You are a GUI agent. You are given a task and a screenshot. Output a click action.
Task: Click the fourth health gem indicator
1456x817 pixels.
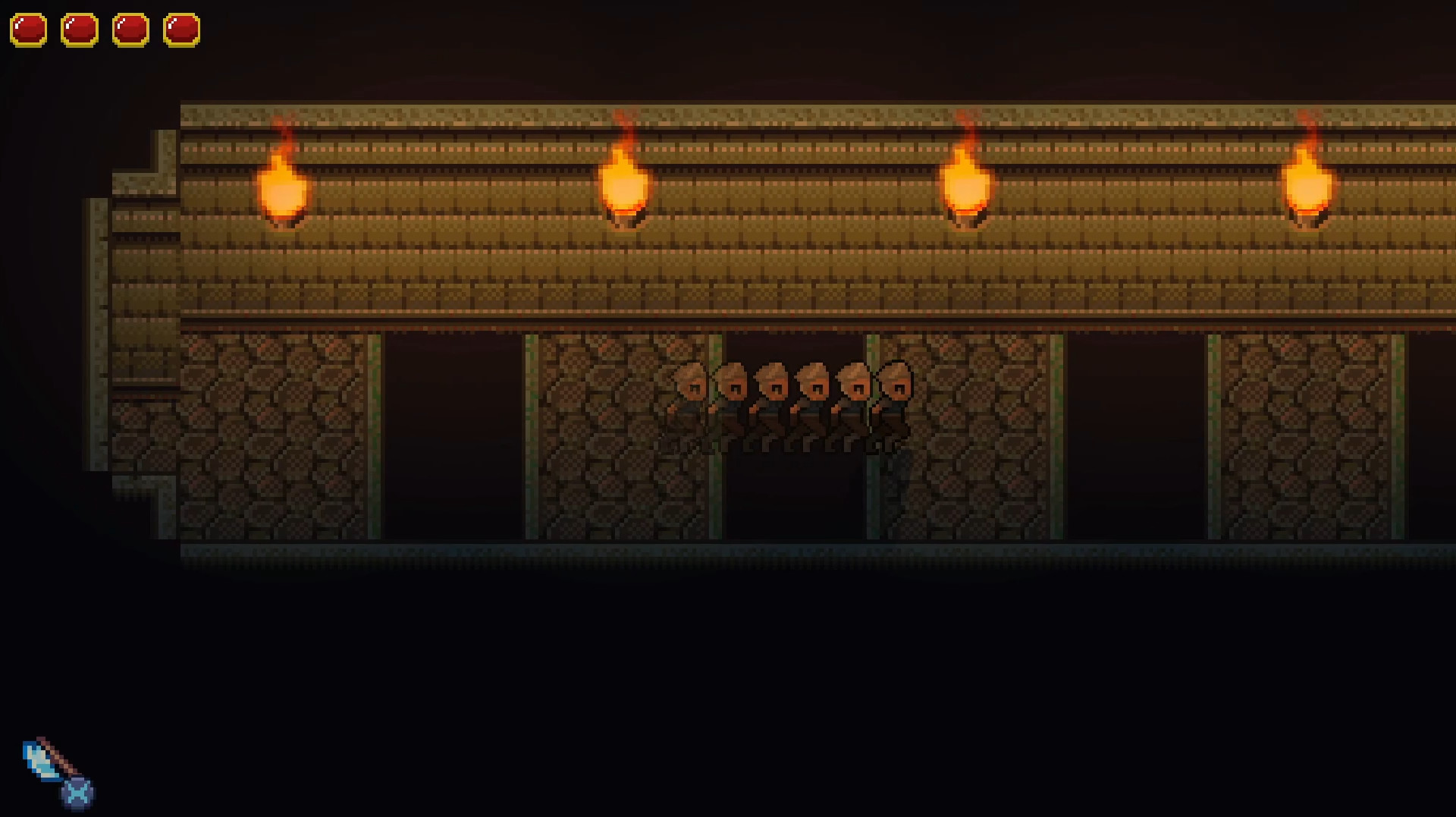(x=180, y=29)
